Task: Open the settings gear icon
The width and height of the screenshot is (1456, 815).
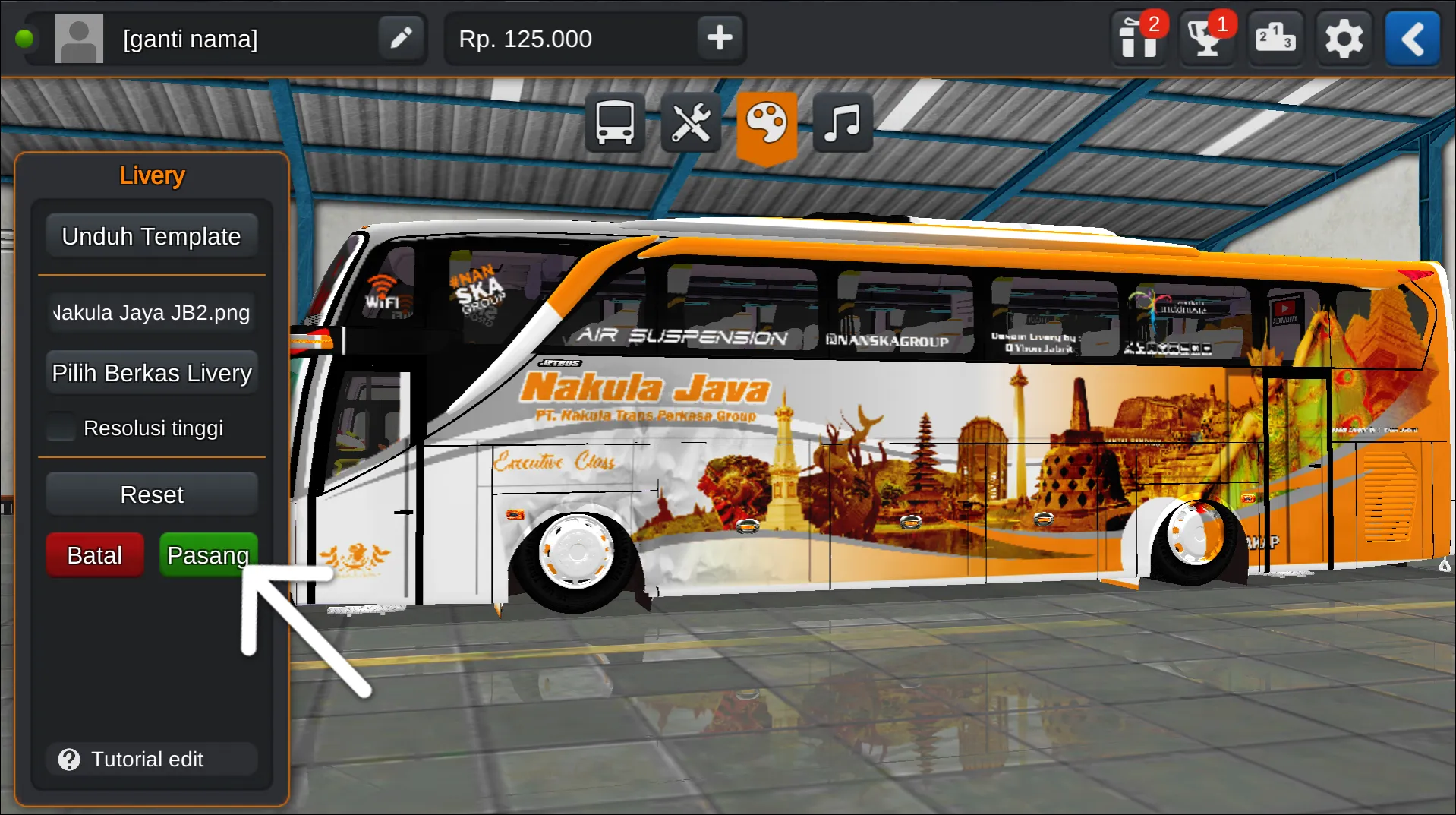Action: (x=1344, y=38)
